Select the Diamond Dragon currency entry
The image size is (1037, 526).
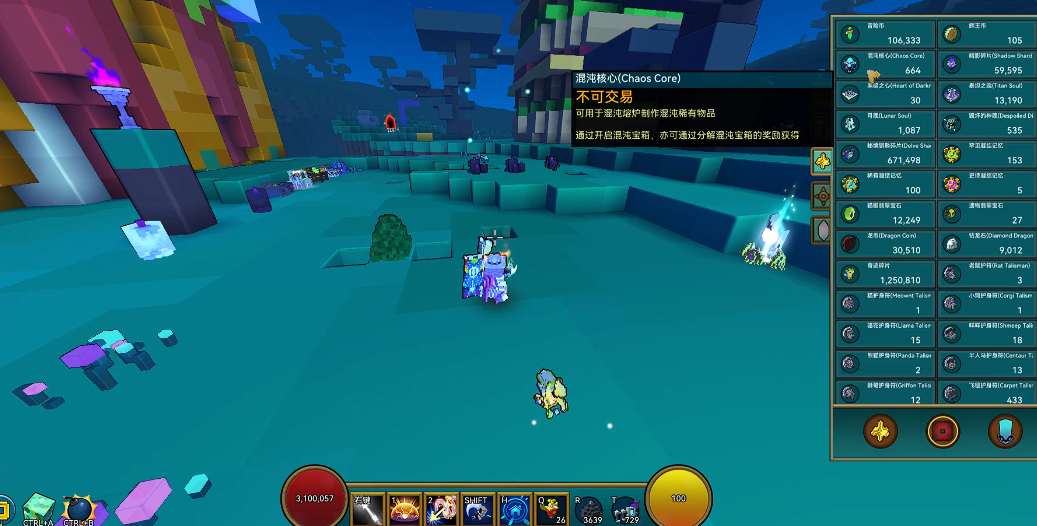(x=985, y=243)
